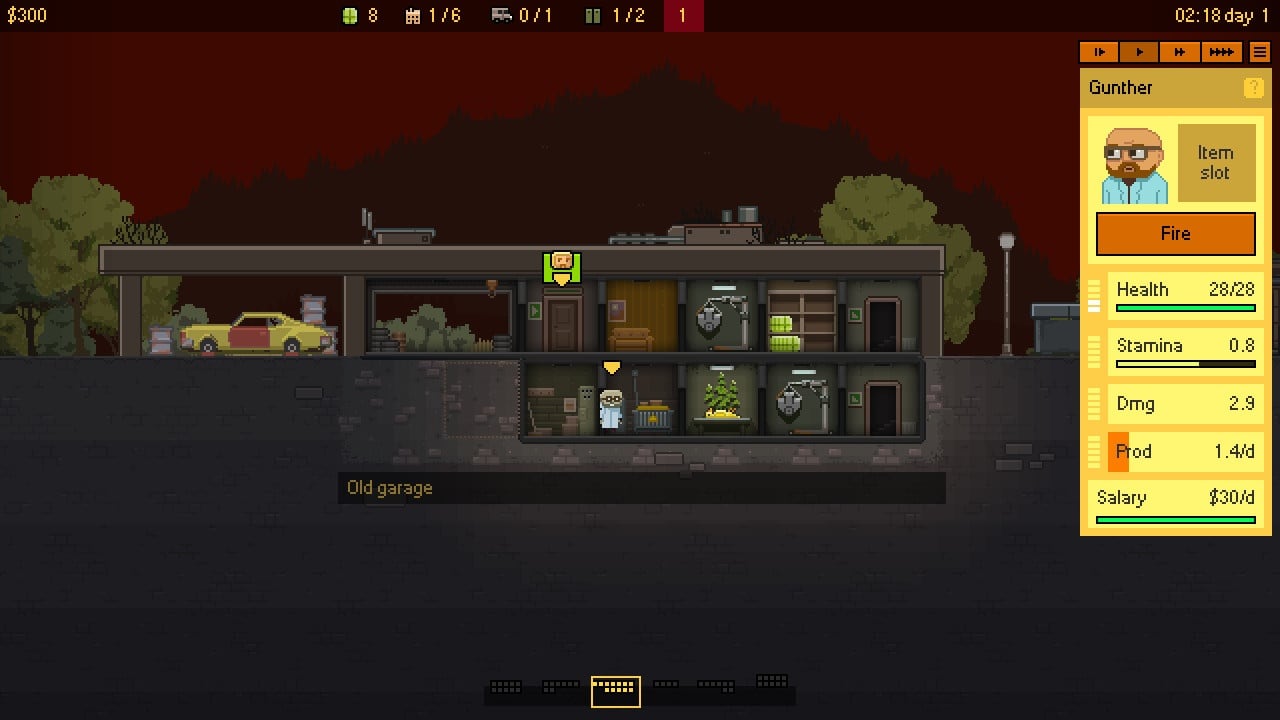The width and height of the screenshot is (1280, 720).
Task: Switch to quadruple-arrow fastest speed
Action: (1221, 52)
